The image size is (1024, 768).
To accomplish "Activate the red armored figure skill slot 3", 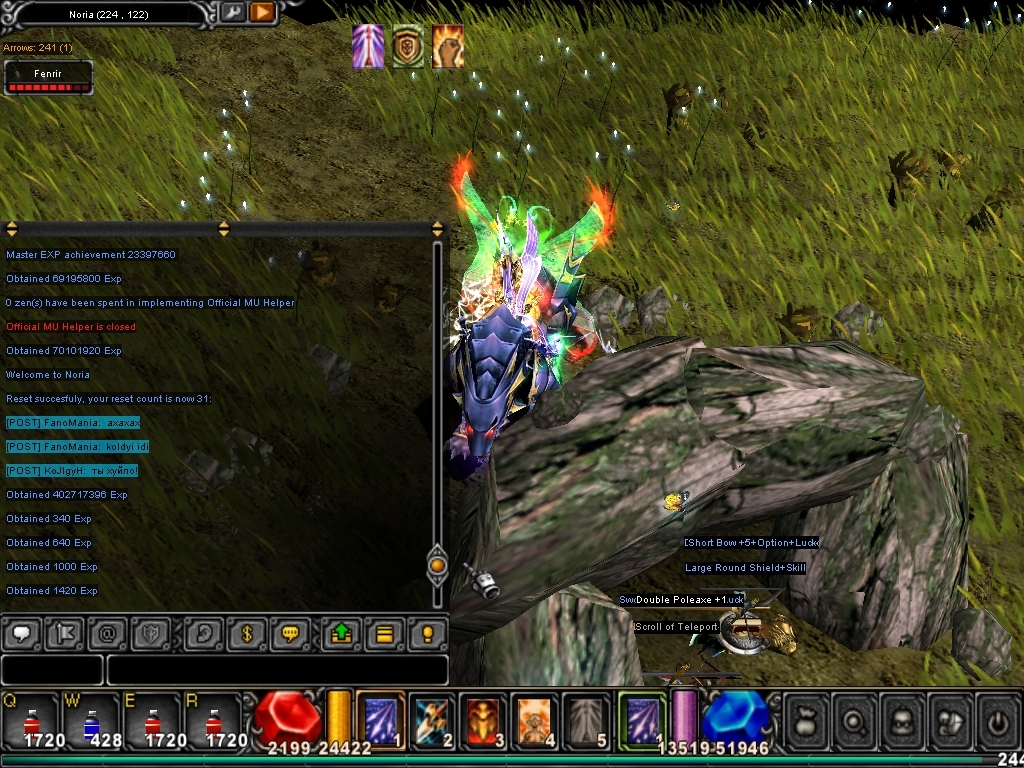I will [x=484, y=718].
